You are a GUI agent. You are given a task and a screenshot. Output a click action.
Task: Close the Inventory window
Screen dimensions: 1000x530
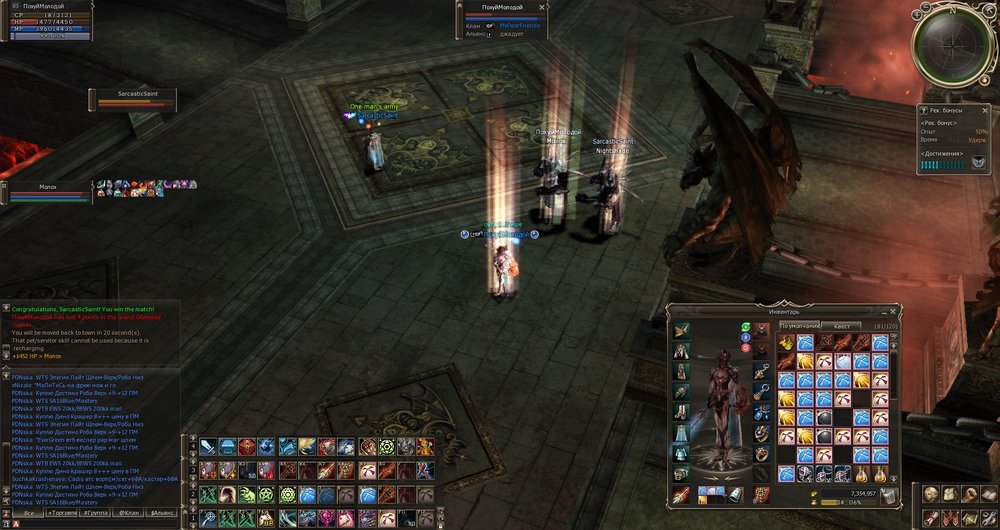[x=895, y=311]
